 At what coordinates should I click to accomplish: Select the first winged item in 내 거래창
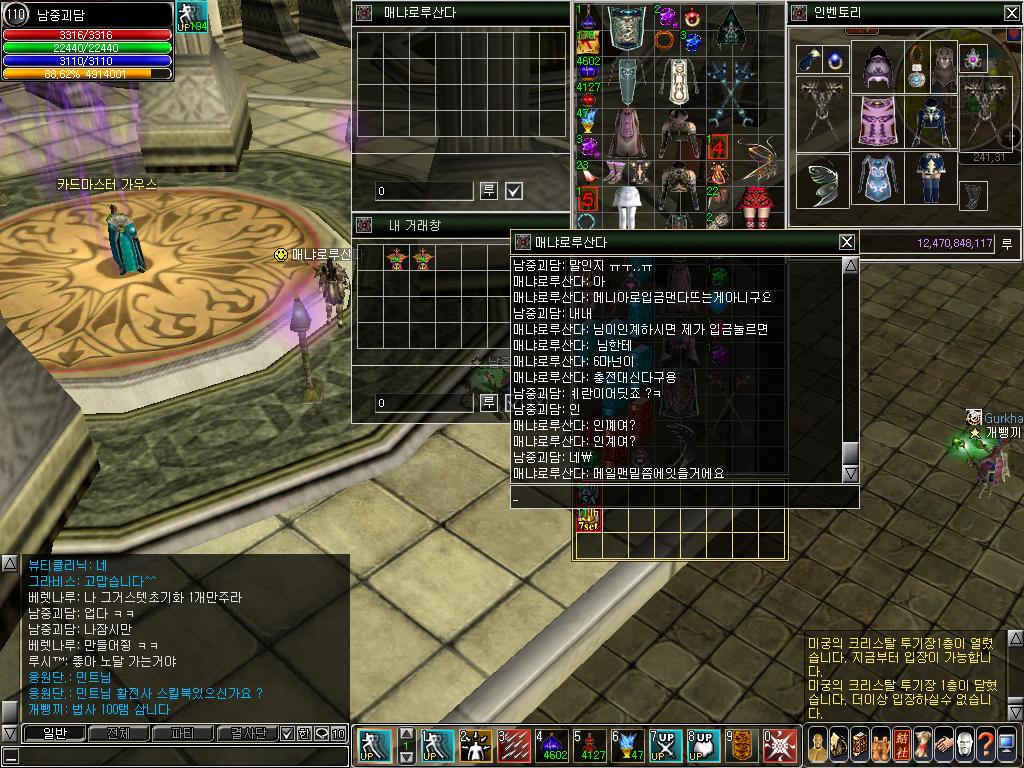coord(396,258)
